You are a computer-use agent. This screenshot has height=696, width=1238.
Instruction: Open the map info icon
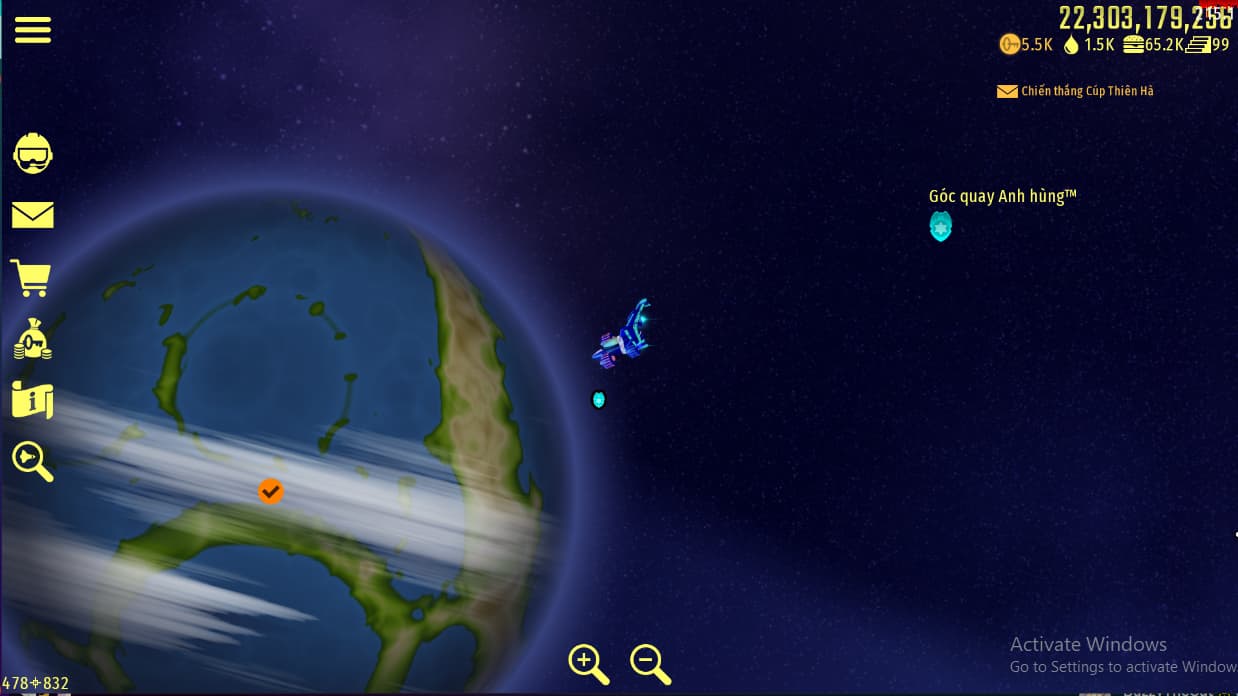pos(32,400)
